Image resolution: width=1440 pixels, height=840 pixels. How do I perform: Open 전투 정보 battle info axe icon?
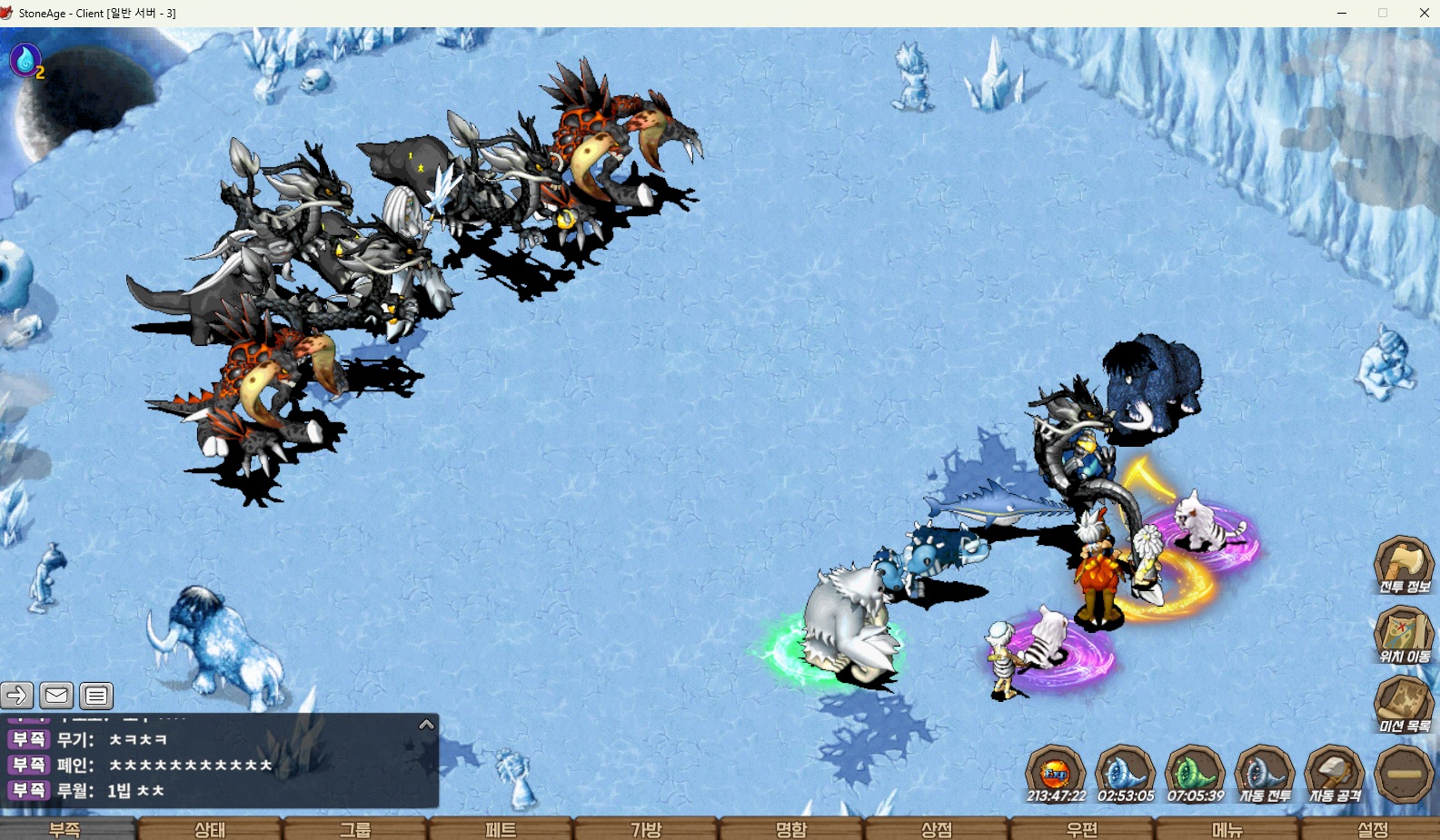coord(1404,564)
